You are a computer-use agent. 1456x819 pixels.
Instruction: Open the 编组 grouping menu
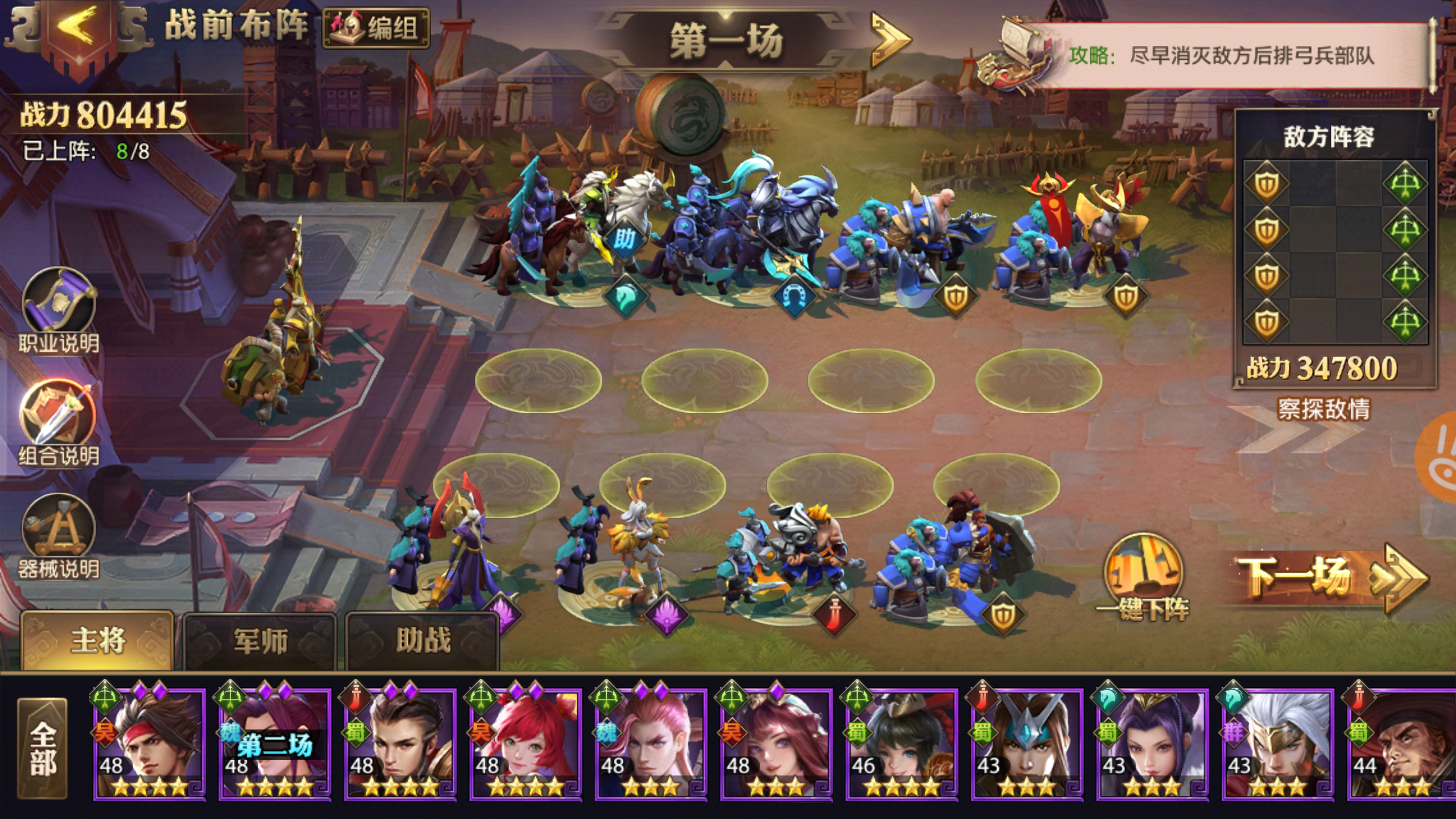click(x=376, y=27)
